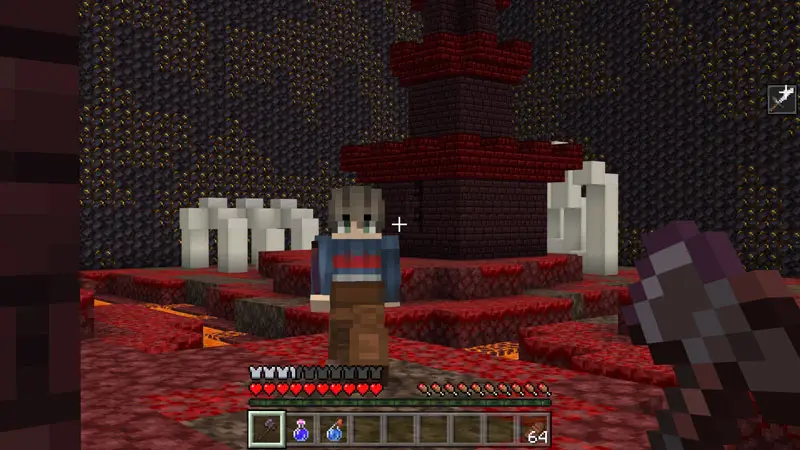Click the sword status effect icon
Image resolution: width=800 pixels, height=450 pixels.
(x=781, y=98)
